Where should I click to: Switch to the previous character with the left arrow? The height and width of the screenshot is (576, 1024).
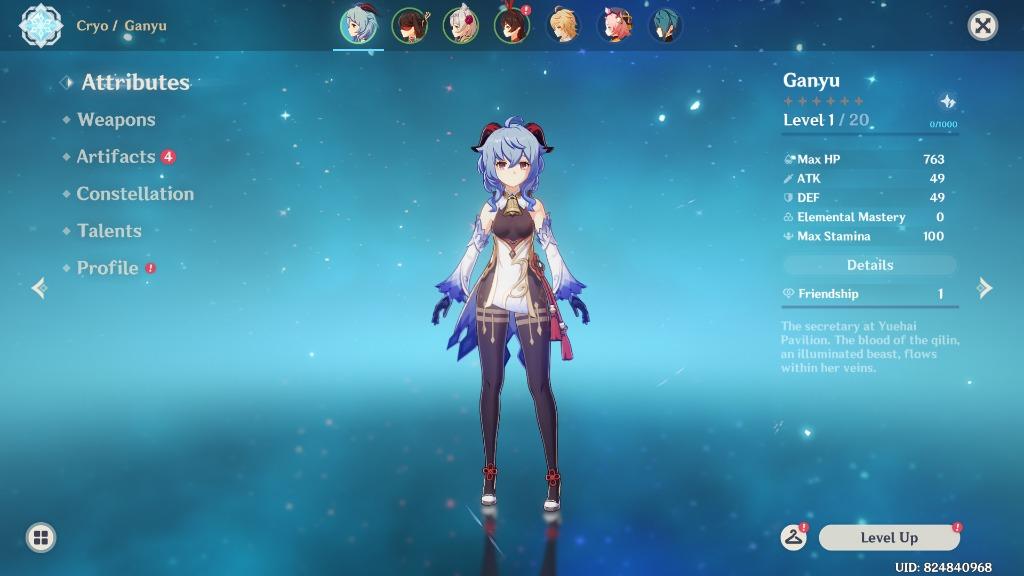point(39,288)
